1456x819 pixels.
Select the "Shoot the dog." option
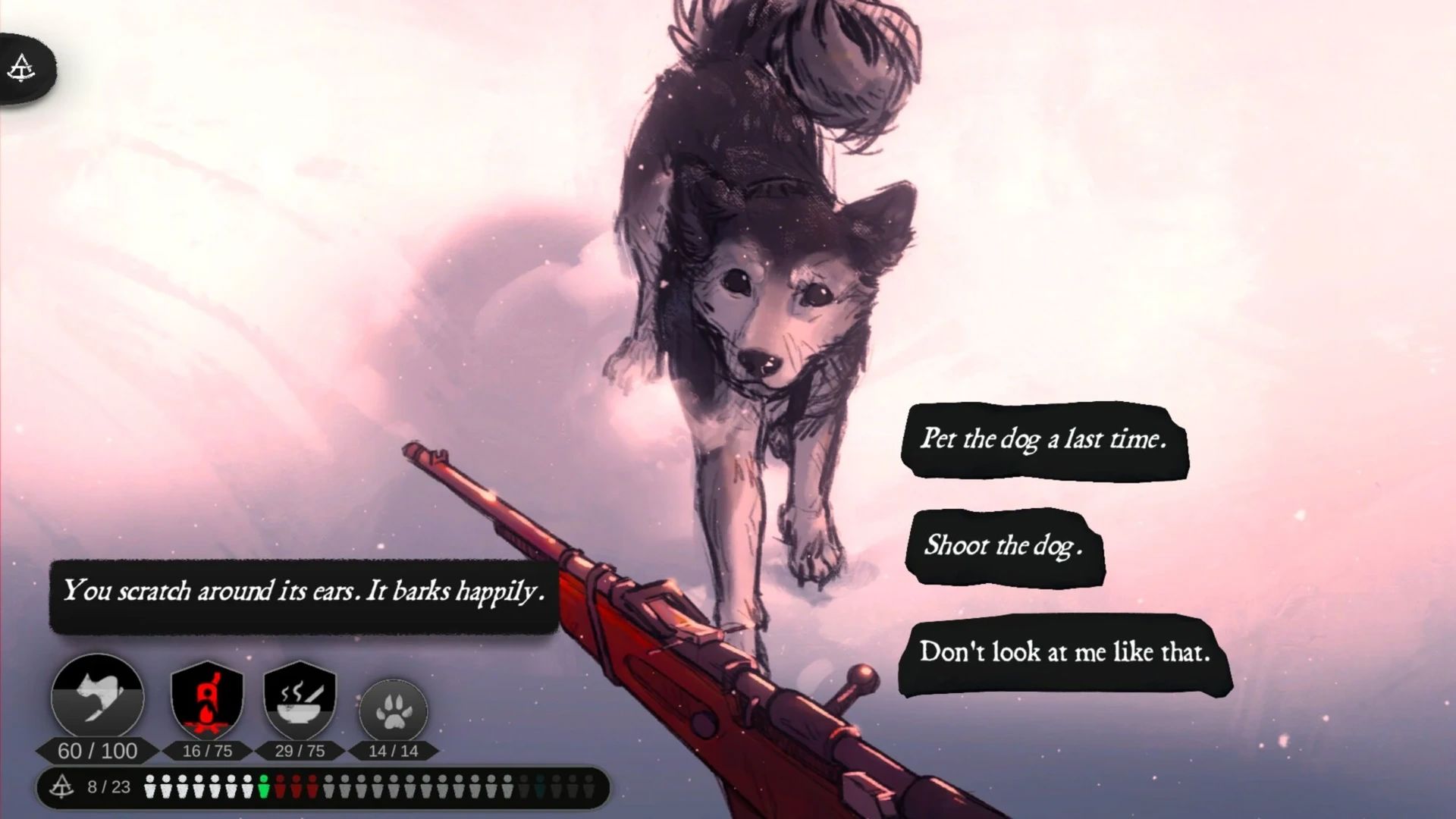[x=1004, y=546]
